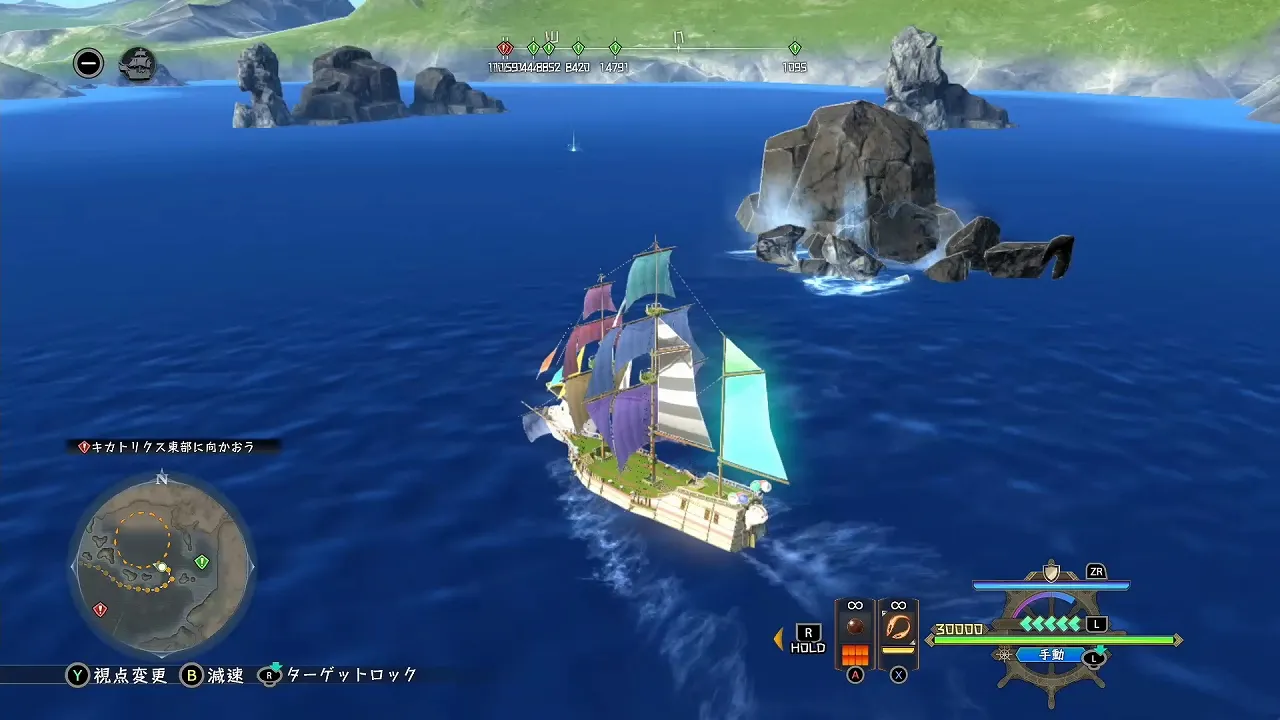This screenshot has width=1280, height=720.
Task: Click the teal arrow above the L steering button
Action: pyautogui.click(x=1100, y=648)
